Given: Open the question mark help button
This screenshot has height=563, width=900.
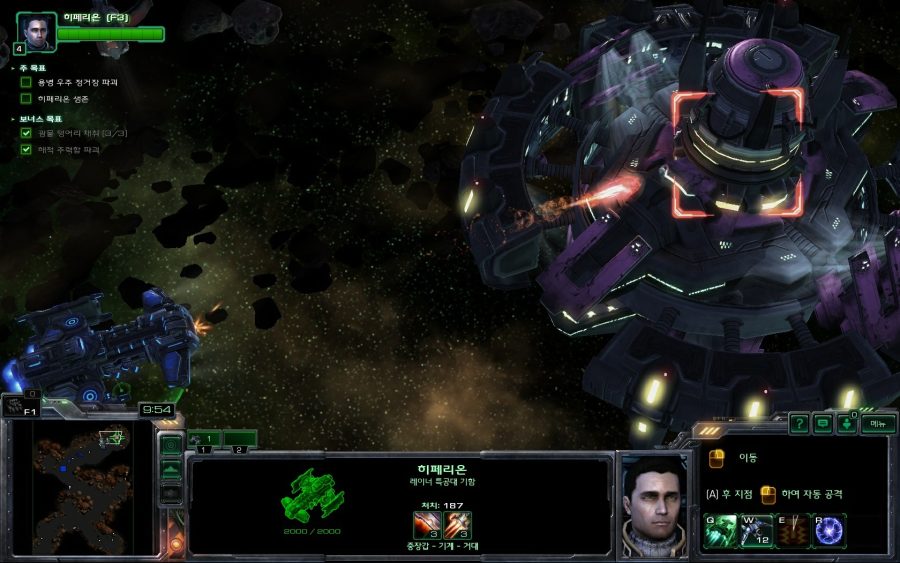Looking at the screenshot, I should (x=798, y=423).
